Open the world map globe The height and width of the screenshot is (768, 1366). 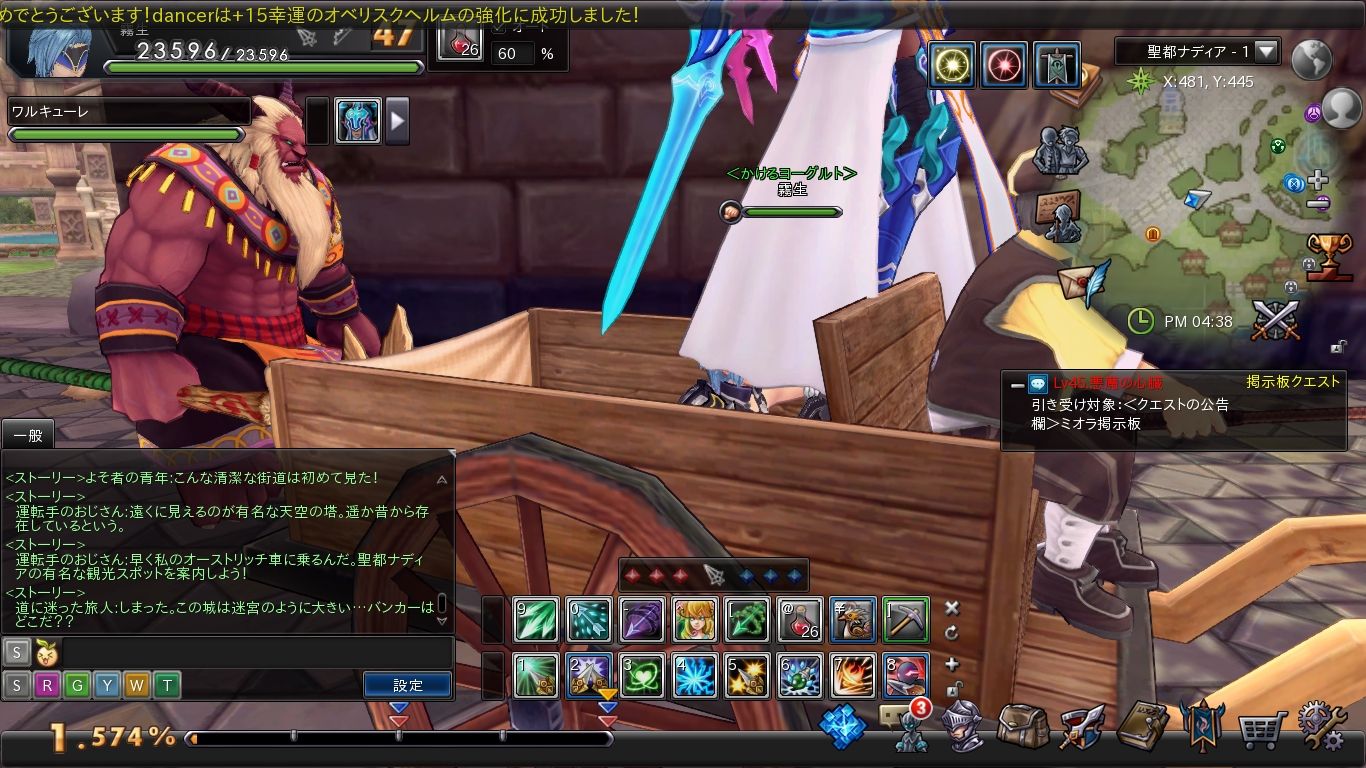point(1311,60)
